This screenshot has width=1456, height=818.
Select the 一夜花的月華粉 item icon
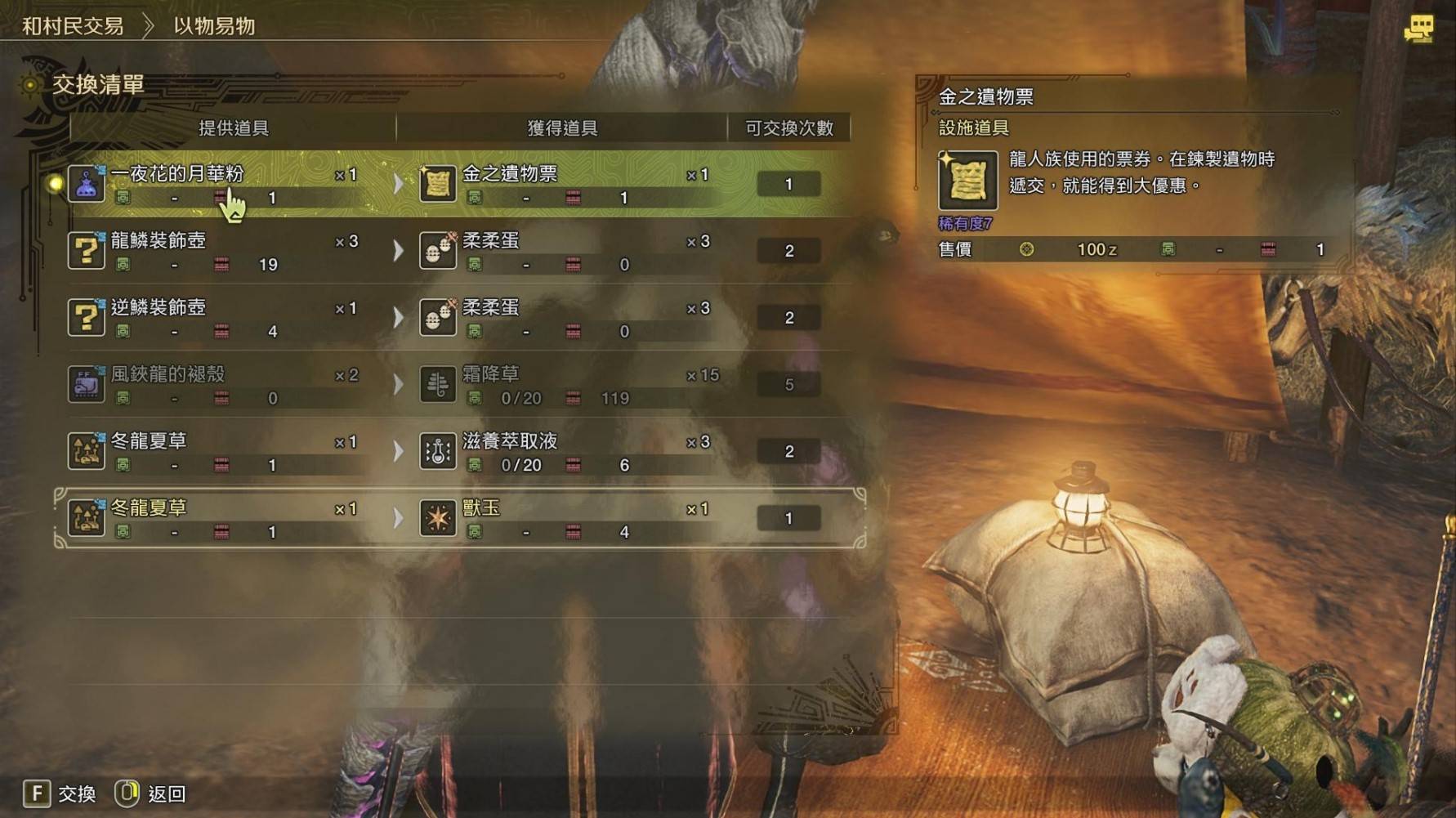coord(85,183)
